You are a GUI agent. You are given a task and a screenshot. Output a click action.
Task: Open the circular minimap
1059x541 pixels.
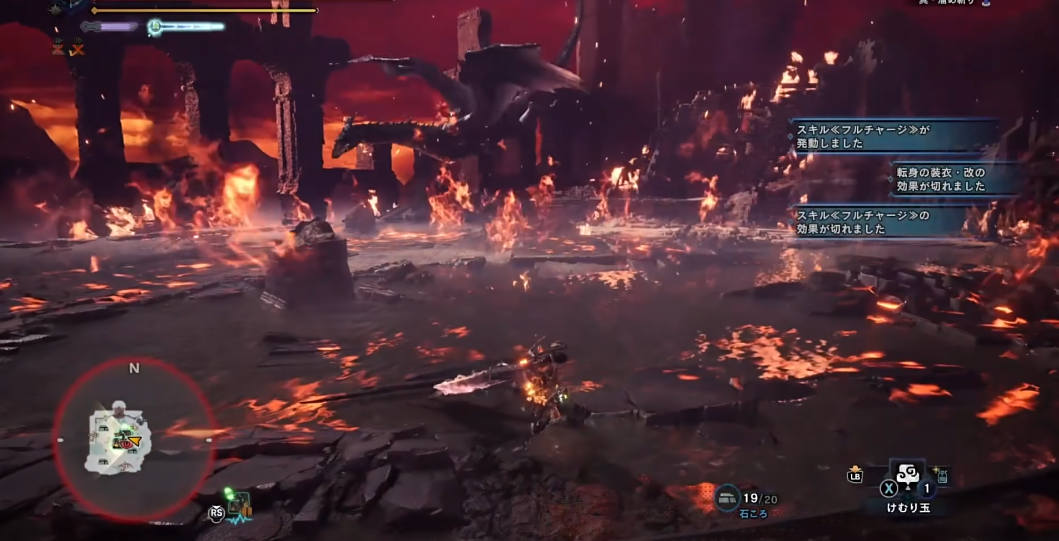[x=133, y=438]
